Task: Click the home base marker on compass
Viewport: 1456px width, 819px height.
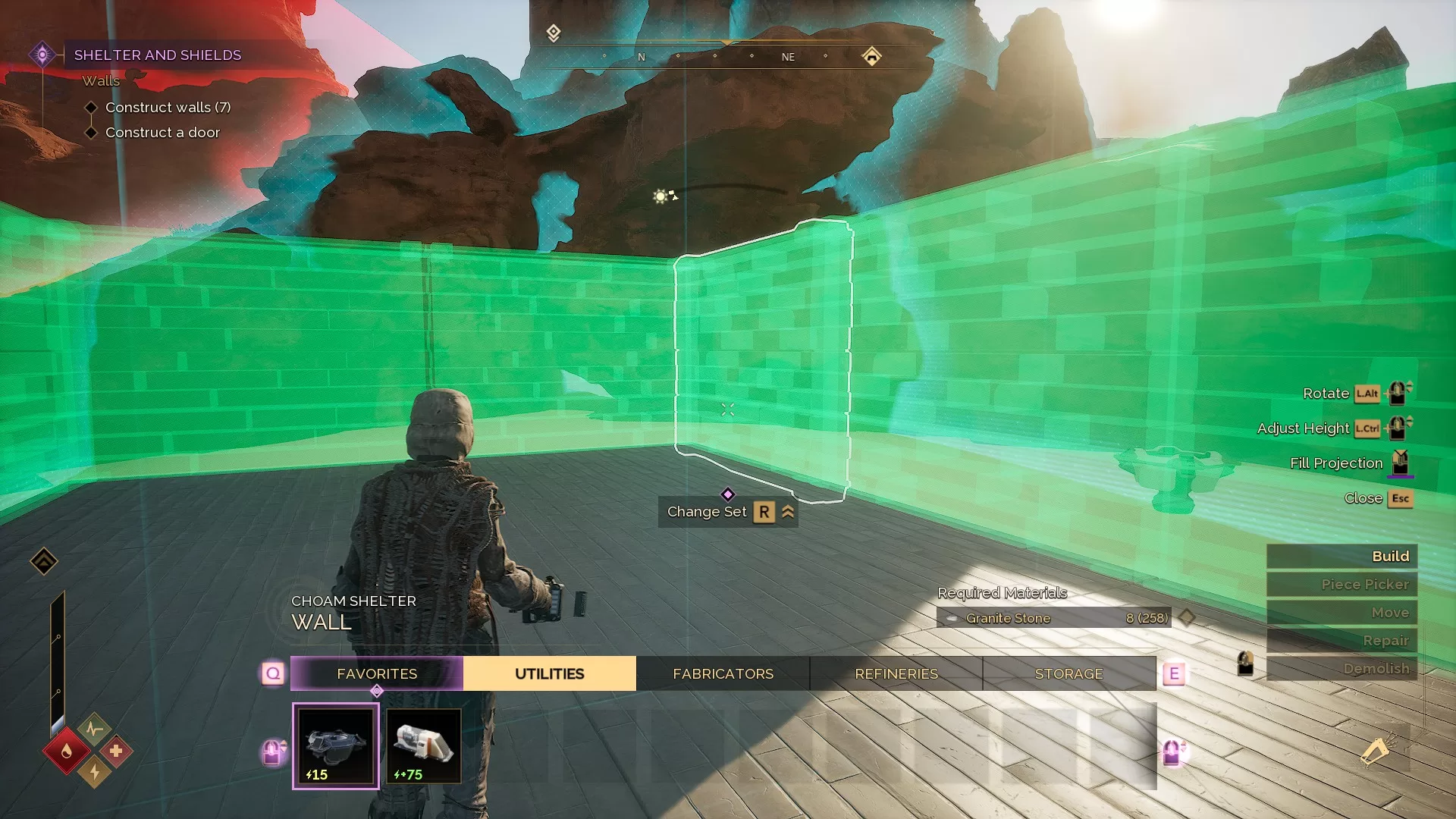Action: click(871, 56)
